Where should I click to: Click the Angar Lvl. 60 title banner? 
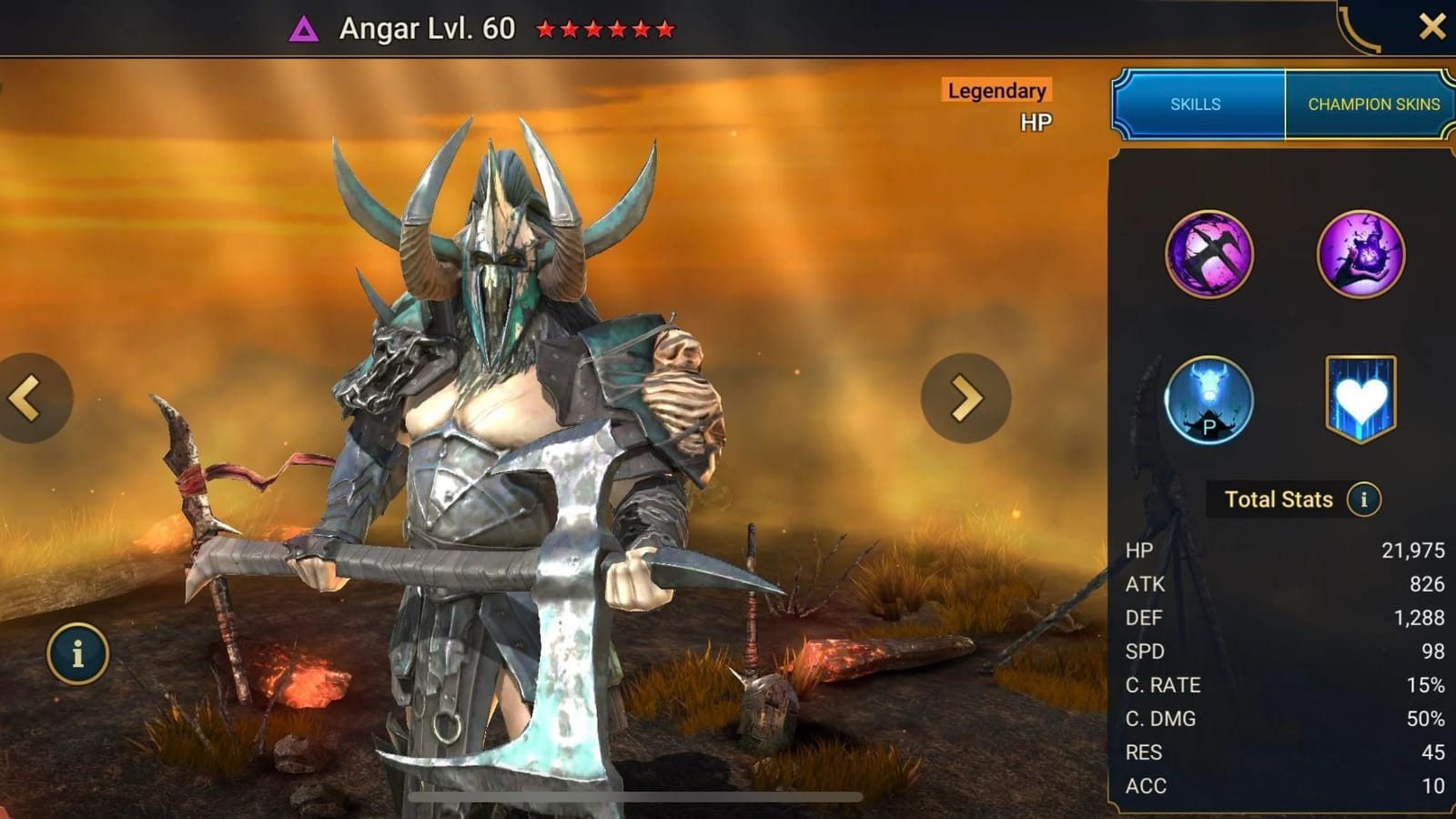(424, 27)
